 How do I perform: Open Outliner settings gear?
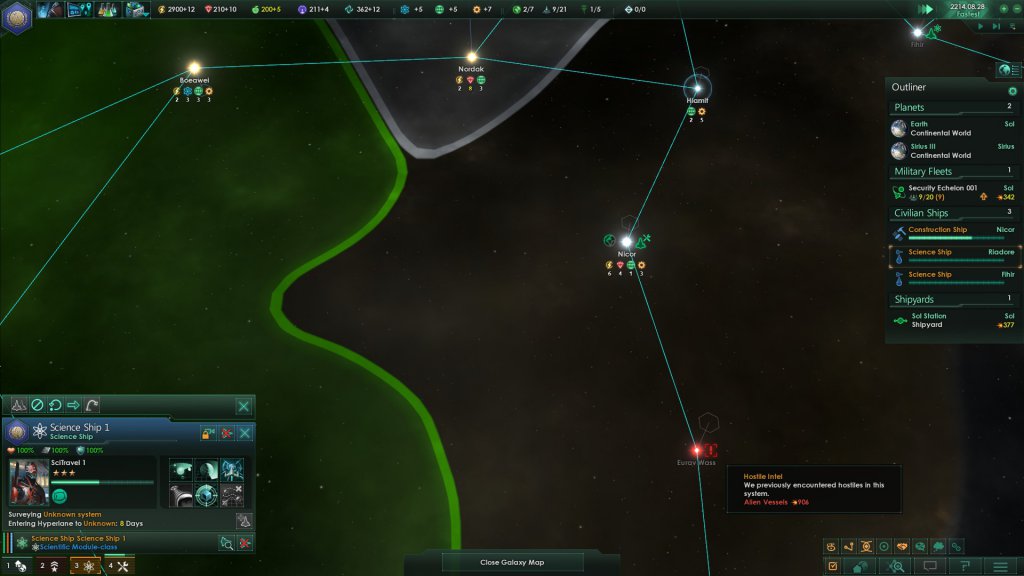pos(1012,90)
